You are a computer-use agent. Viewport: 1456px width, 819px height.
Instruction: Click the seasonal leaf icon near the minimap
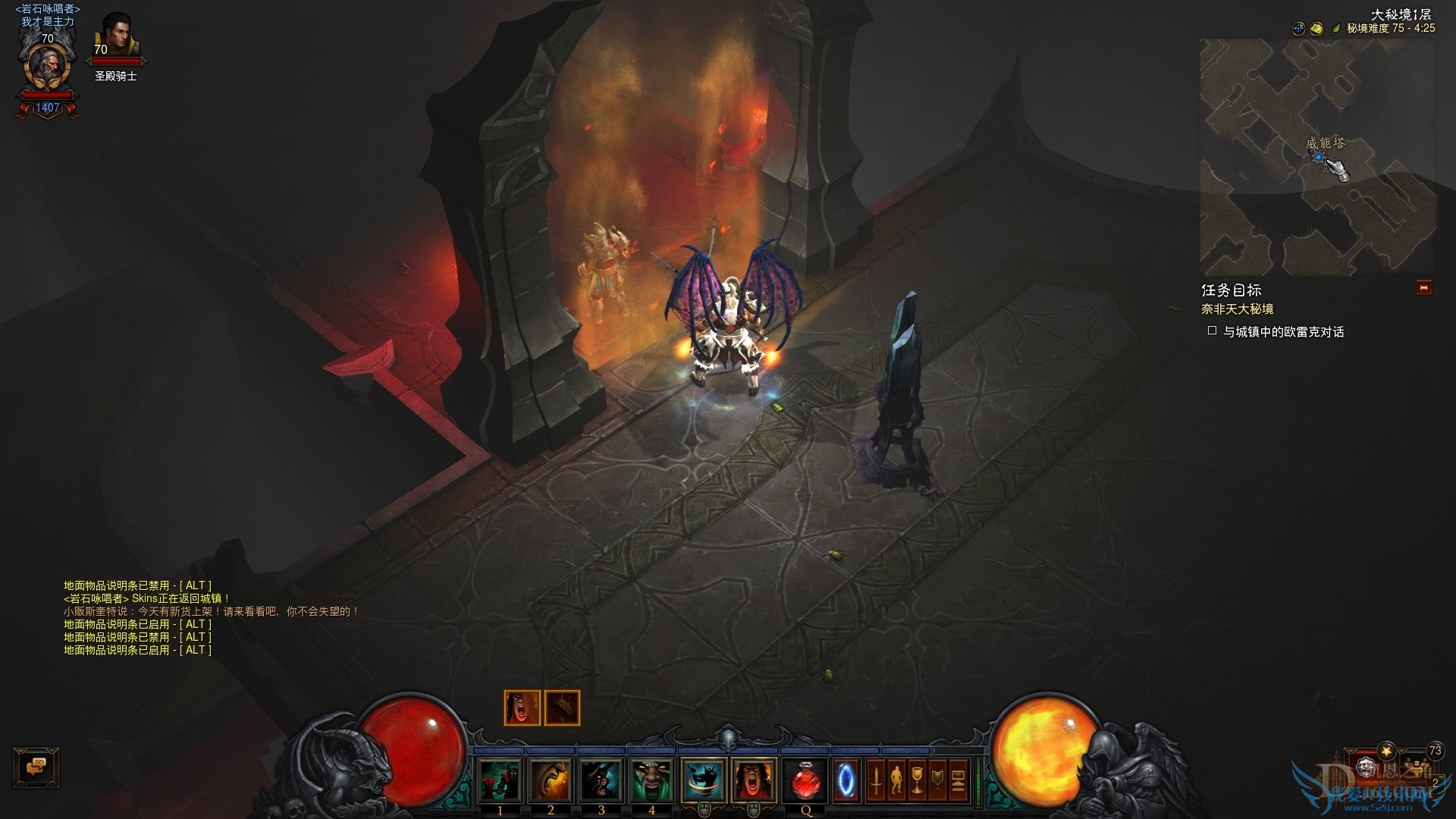(1335, 27)
